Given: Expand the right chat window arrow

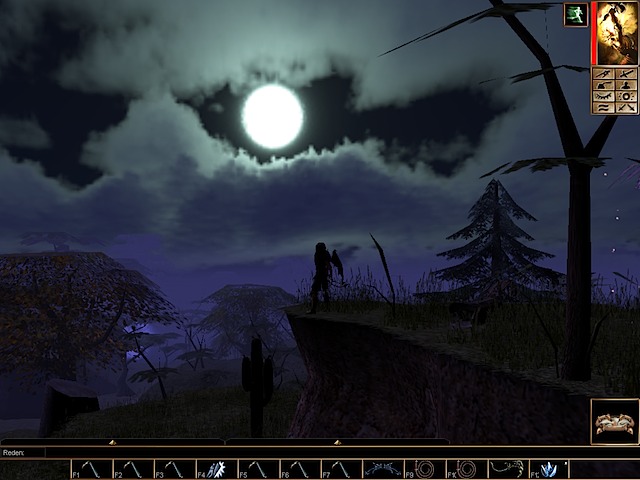Looking at the screenshot, I should (x=337, y=441).
